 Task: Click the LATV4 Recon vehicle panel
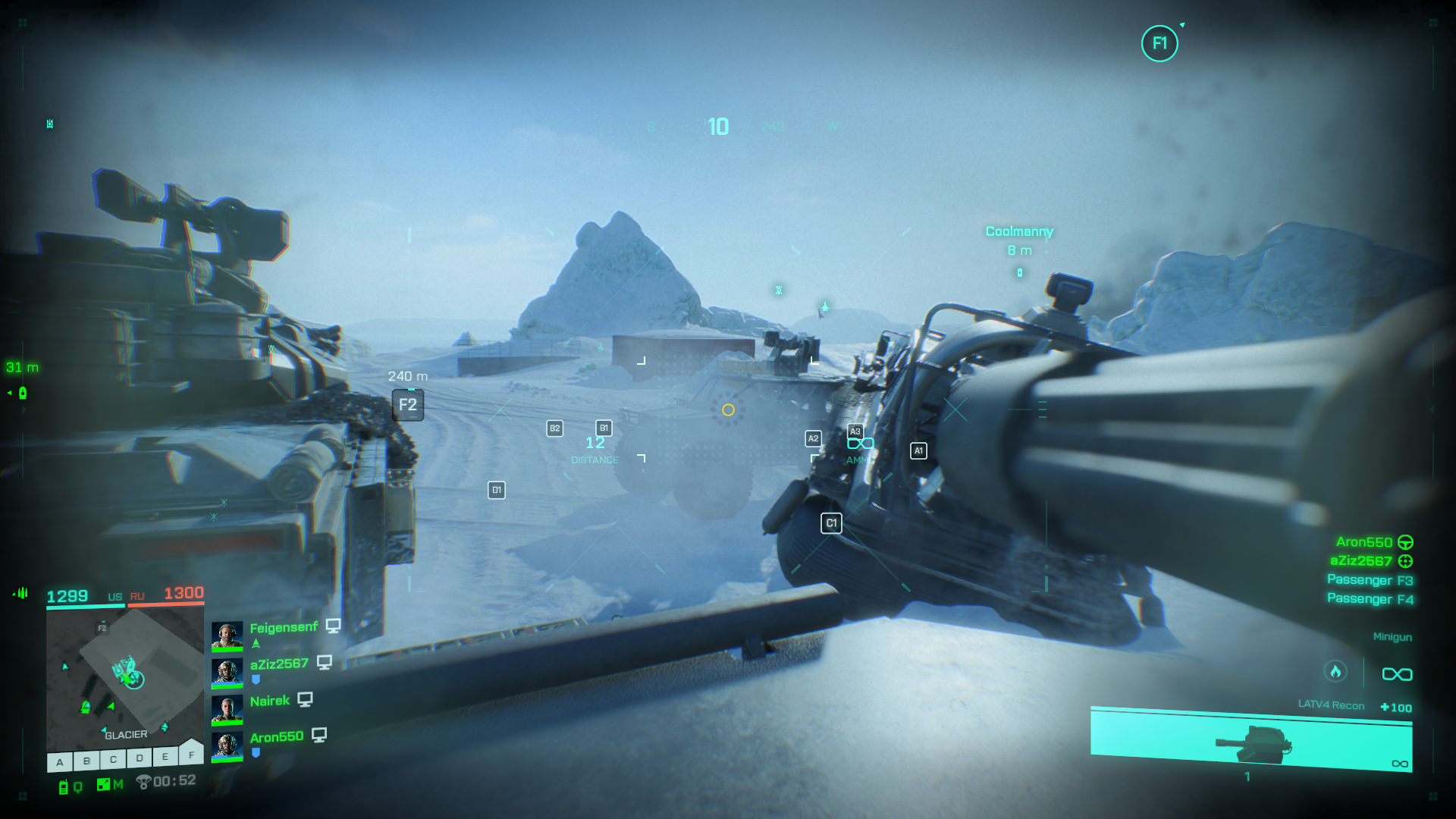coord(1251,739)
